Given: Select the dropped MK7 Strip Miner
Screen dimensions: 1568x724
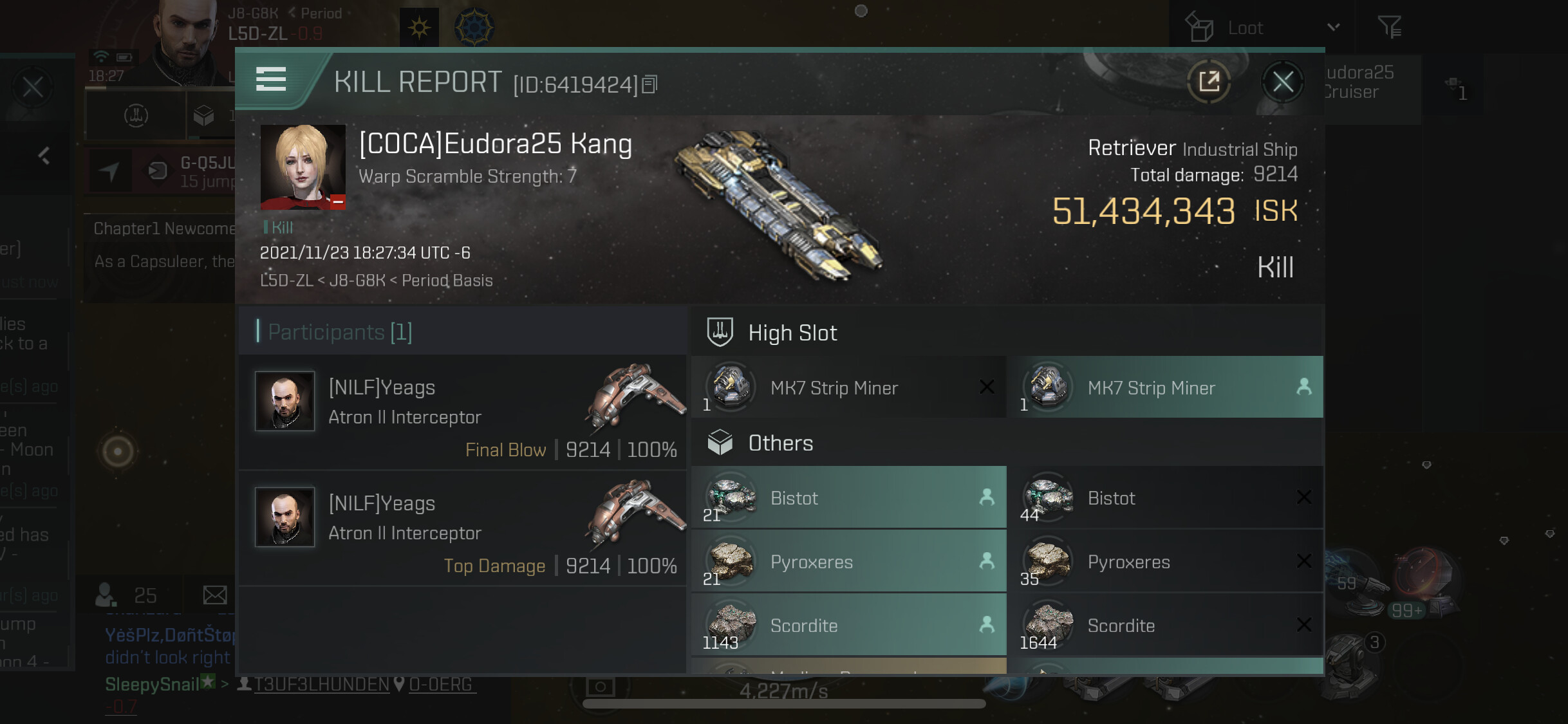Looking at the screenshot, I should pos(1165,387).
